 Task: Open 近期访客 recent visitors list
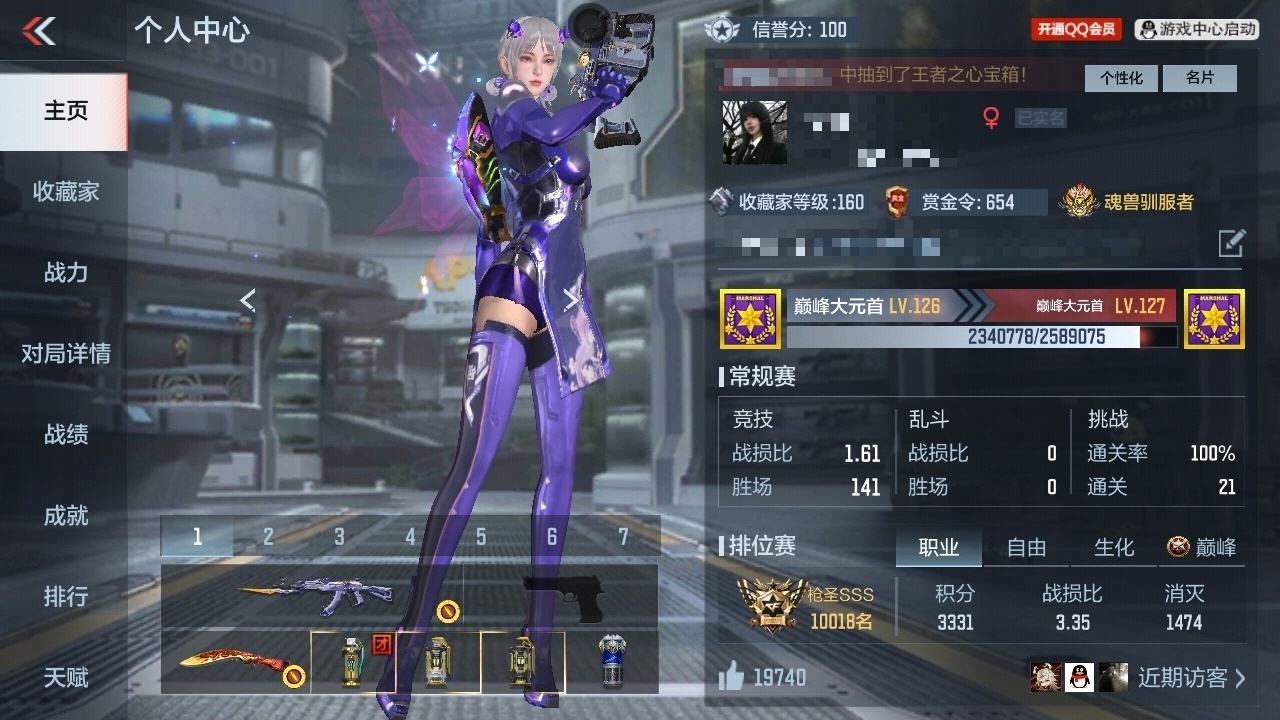tap(1192, 678)
